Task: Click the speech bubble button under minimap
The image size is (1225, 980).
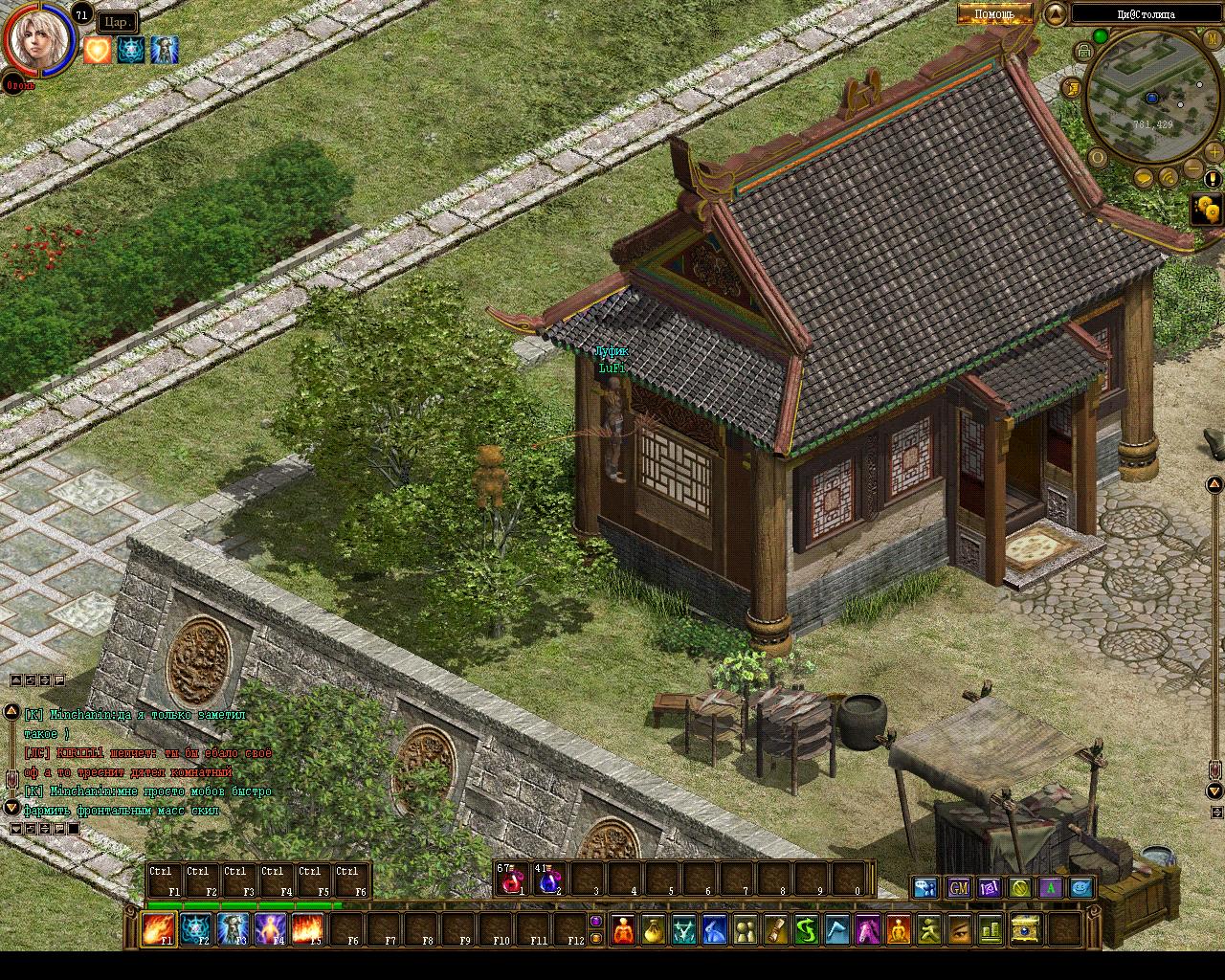Action: pos(1144,178)
